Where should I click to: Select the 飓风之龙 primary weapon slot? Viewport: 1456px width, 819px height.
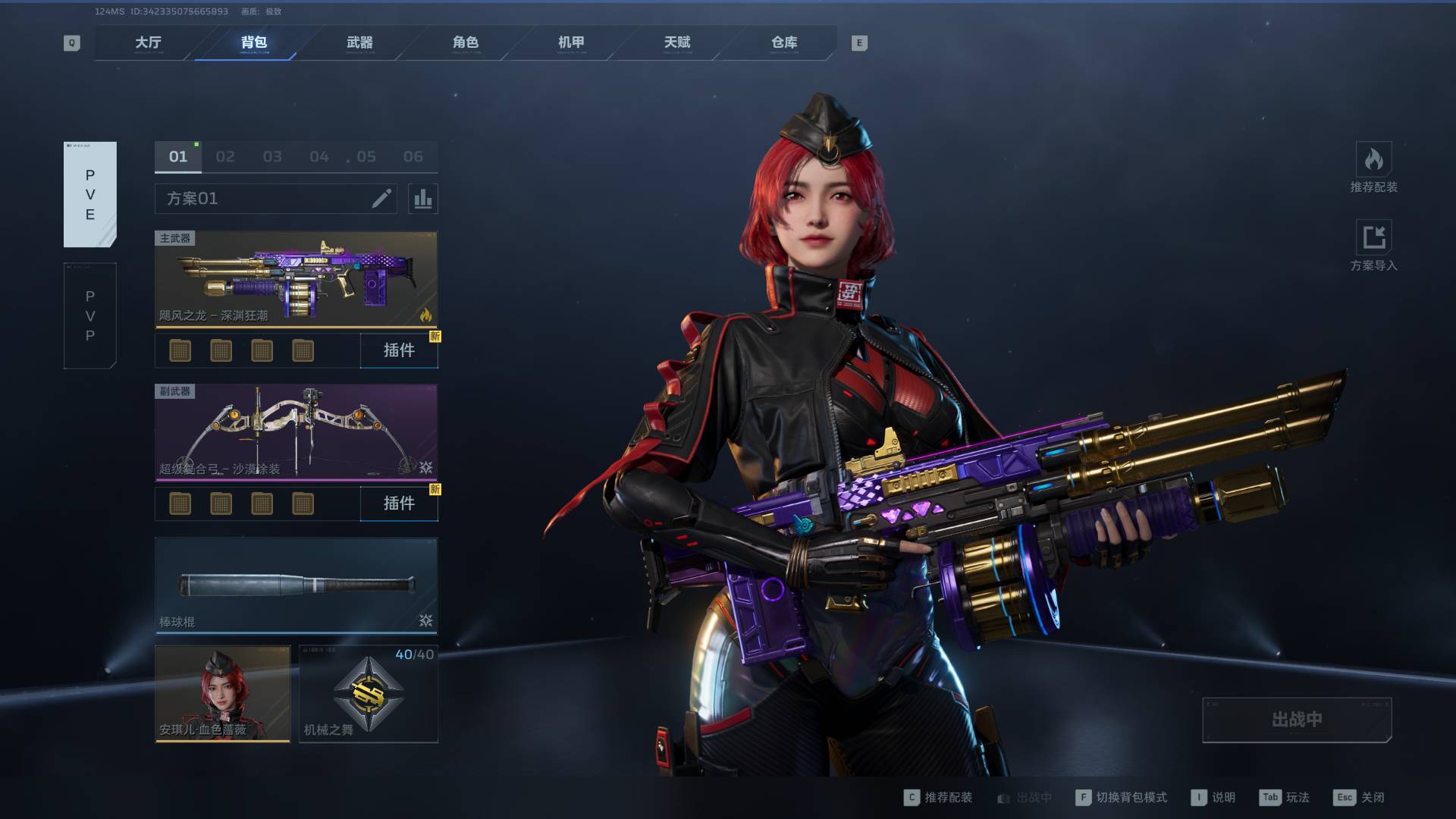(x=296, y=279)
